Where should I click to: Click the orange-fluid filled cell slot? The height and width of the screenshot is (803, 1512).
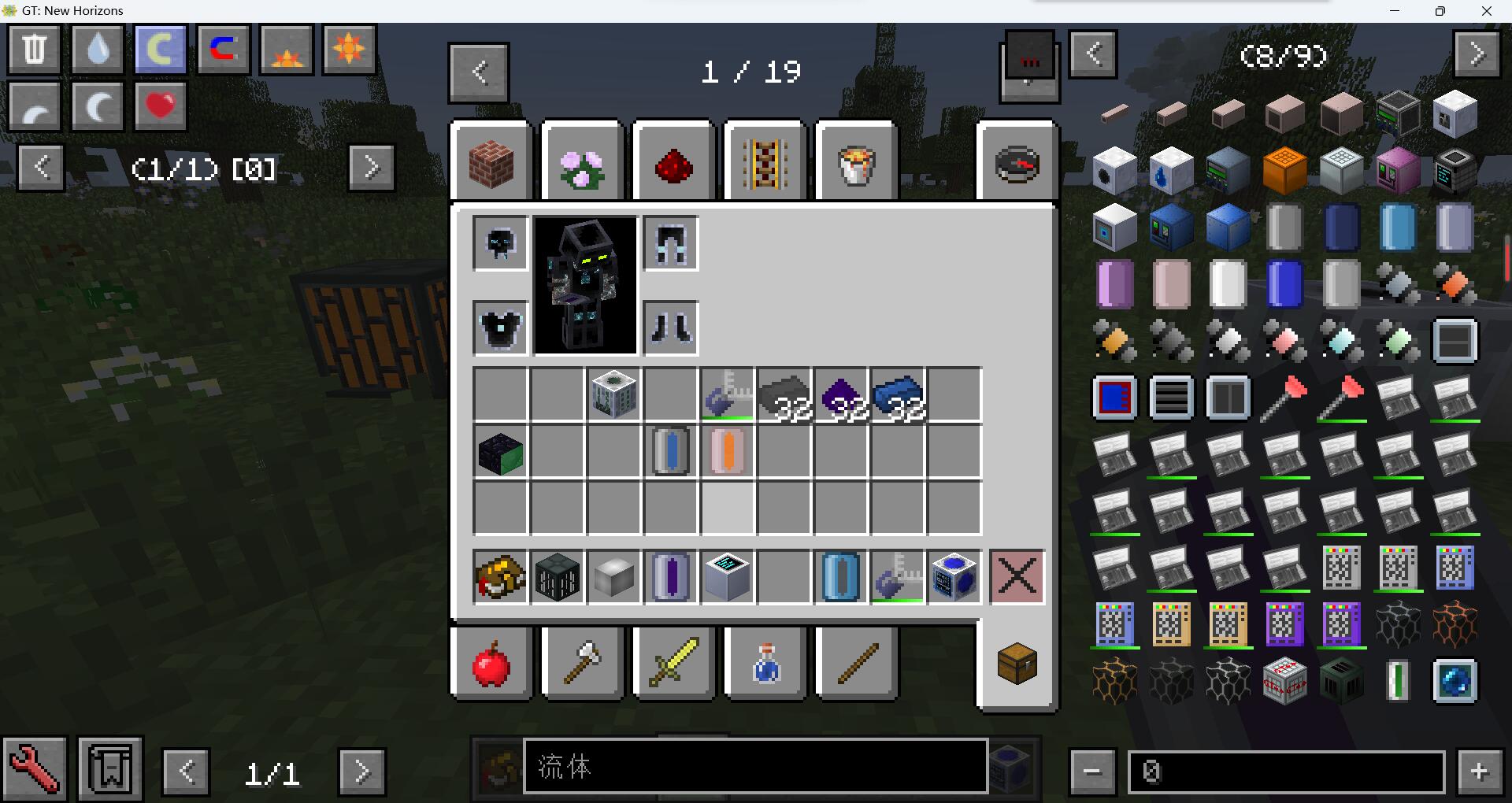pyautogui.click(x=726, y=451)
